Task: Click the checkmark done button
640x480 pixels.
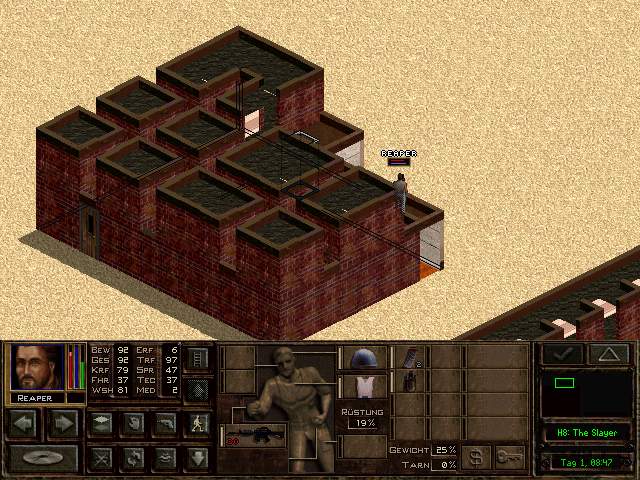Action: point(562,354)
